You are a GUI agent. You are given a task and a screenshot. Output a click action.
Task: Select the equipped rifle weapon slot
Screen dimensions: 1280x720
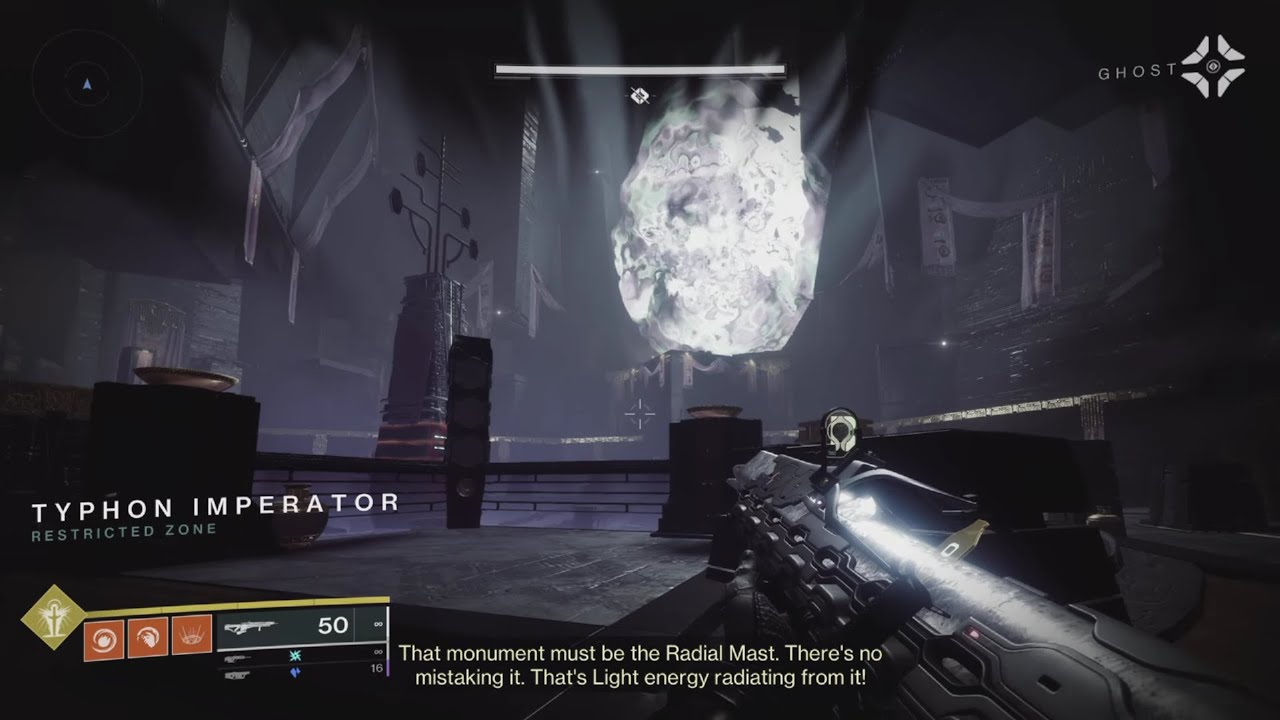(x=300, y=627)
